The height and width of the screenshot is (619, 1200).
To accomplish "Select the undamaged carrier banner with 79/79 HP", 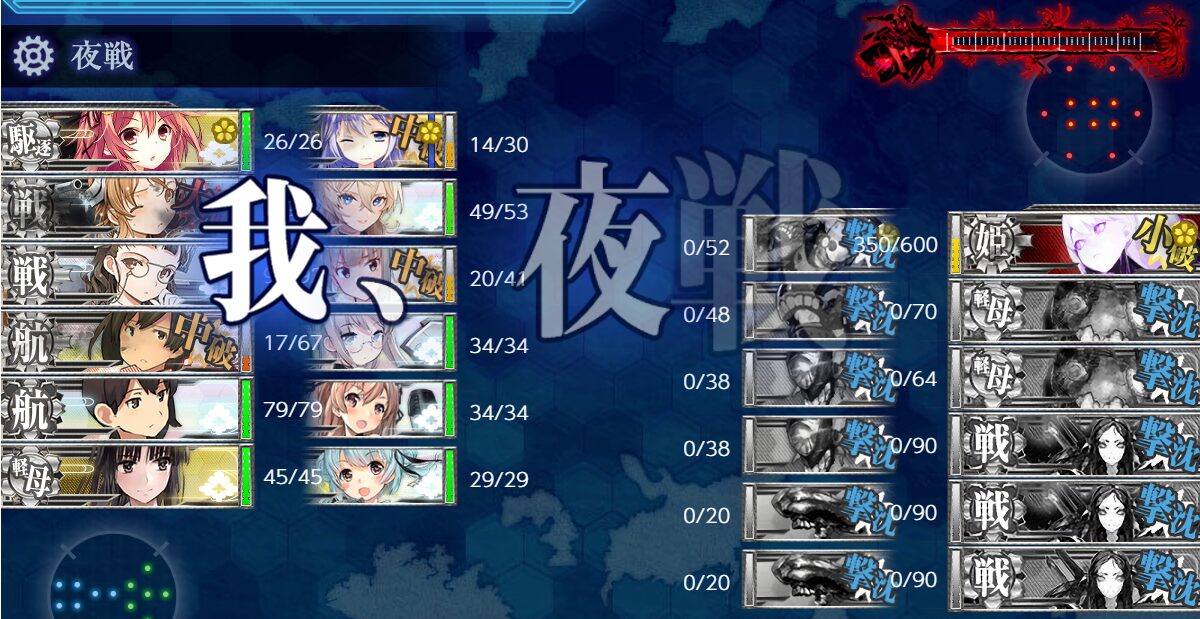I will tap(125, 410).
